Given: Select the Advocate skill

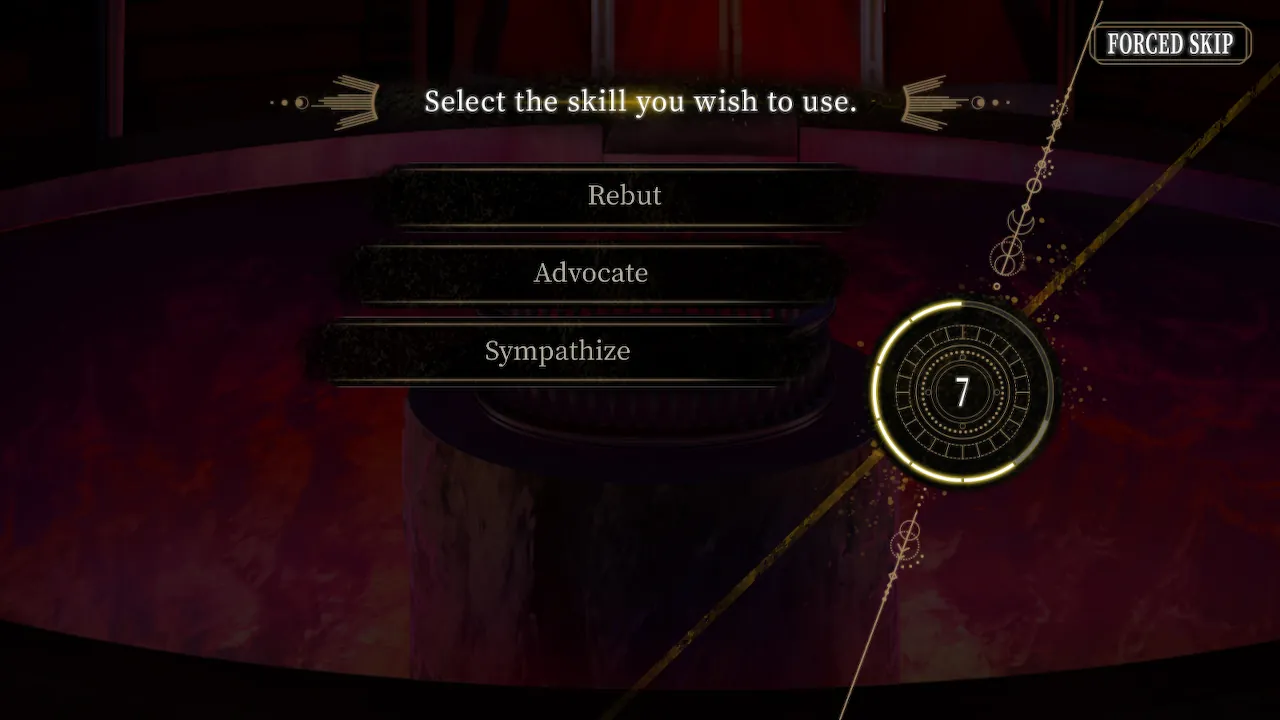Looking at the screenshot, I should tap(590, 273).
